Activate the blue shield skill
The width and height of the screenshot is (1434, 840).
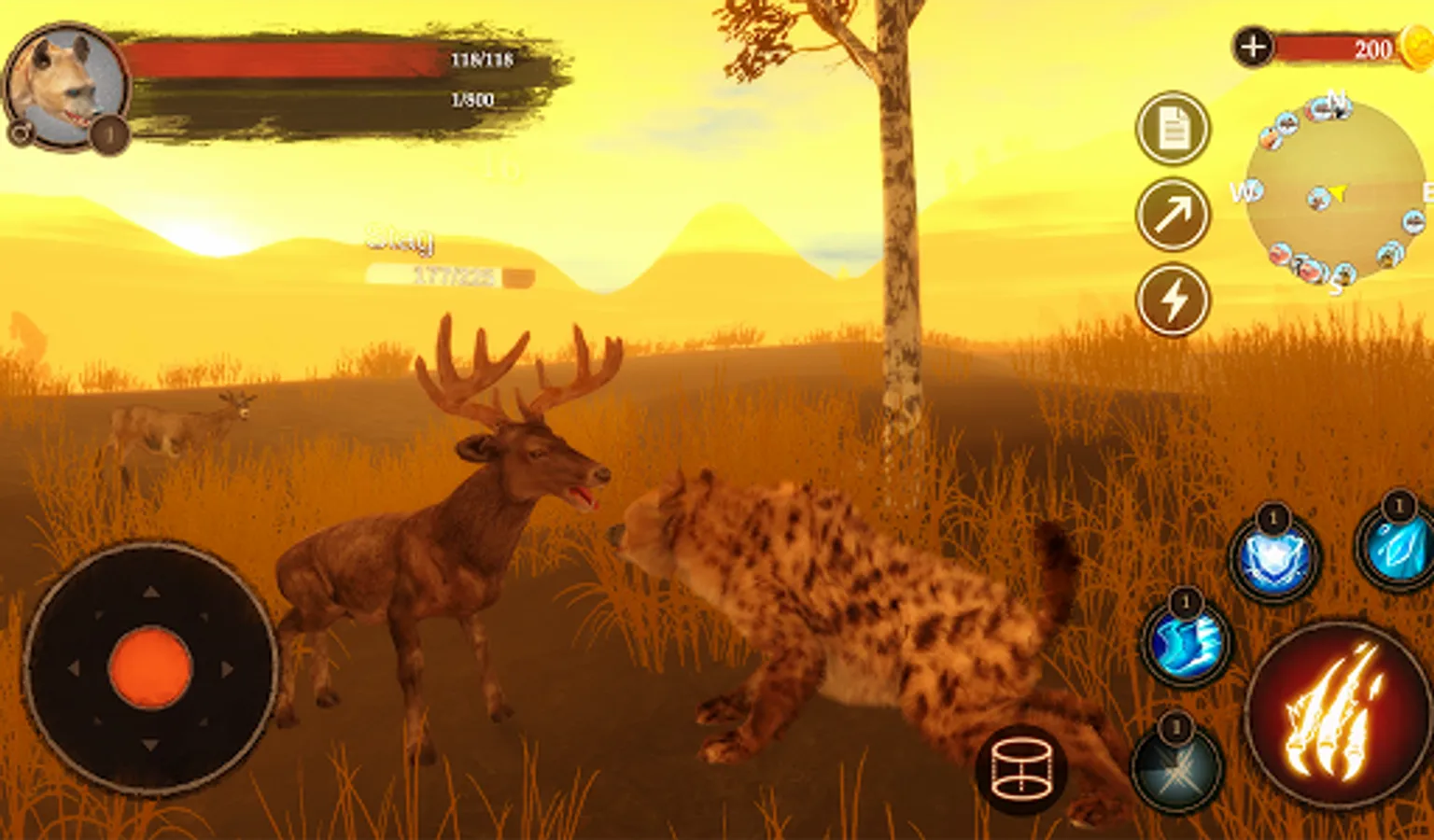click(1273, 560)
